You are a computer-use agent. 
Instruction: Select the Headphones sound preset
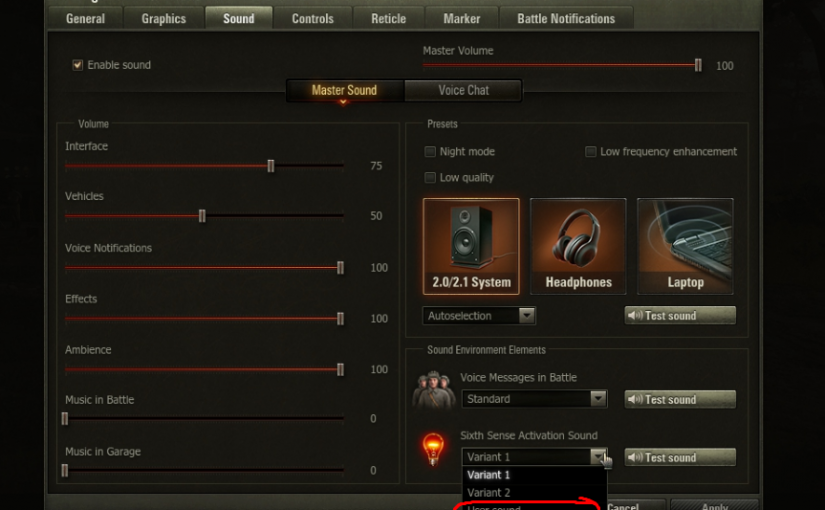[578, 246]
